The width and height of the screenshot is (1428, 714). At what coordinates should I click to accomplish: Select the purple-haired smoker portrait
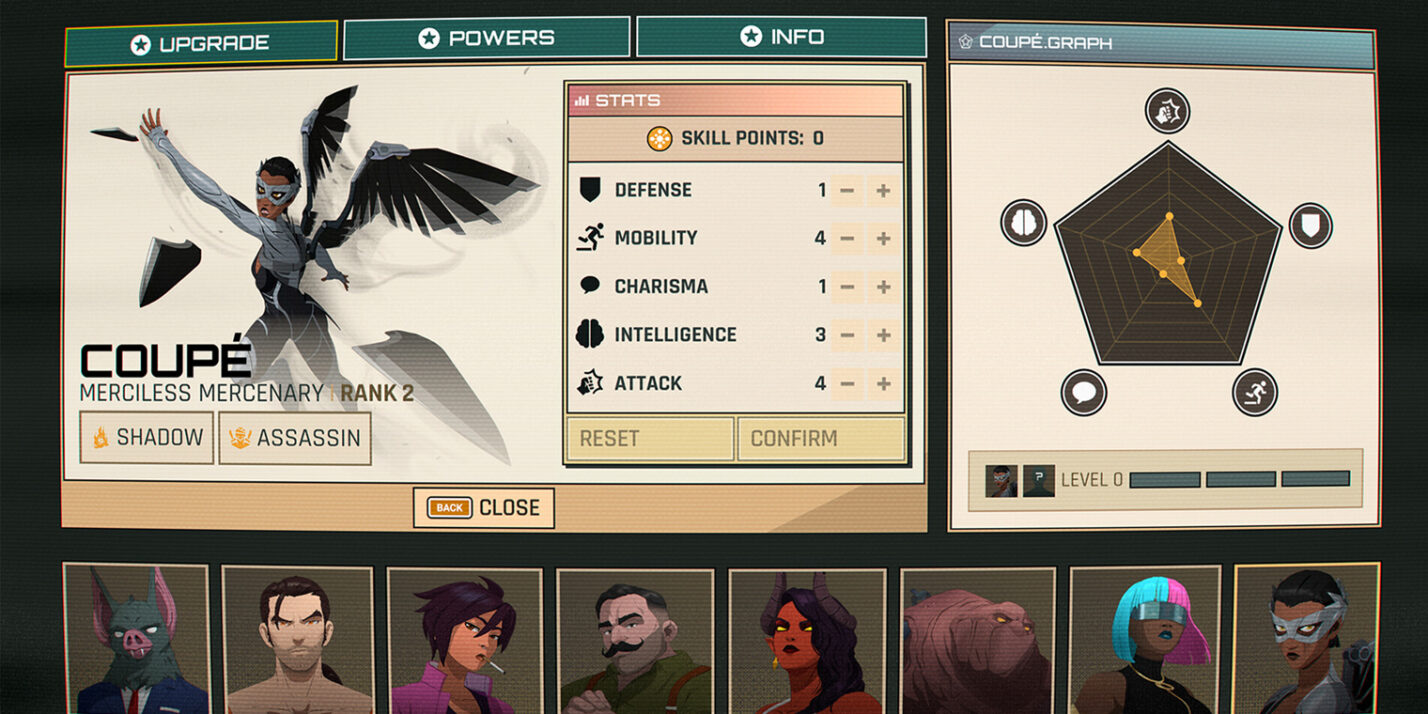pos(465,642)
